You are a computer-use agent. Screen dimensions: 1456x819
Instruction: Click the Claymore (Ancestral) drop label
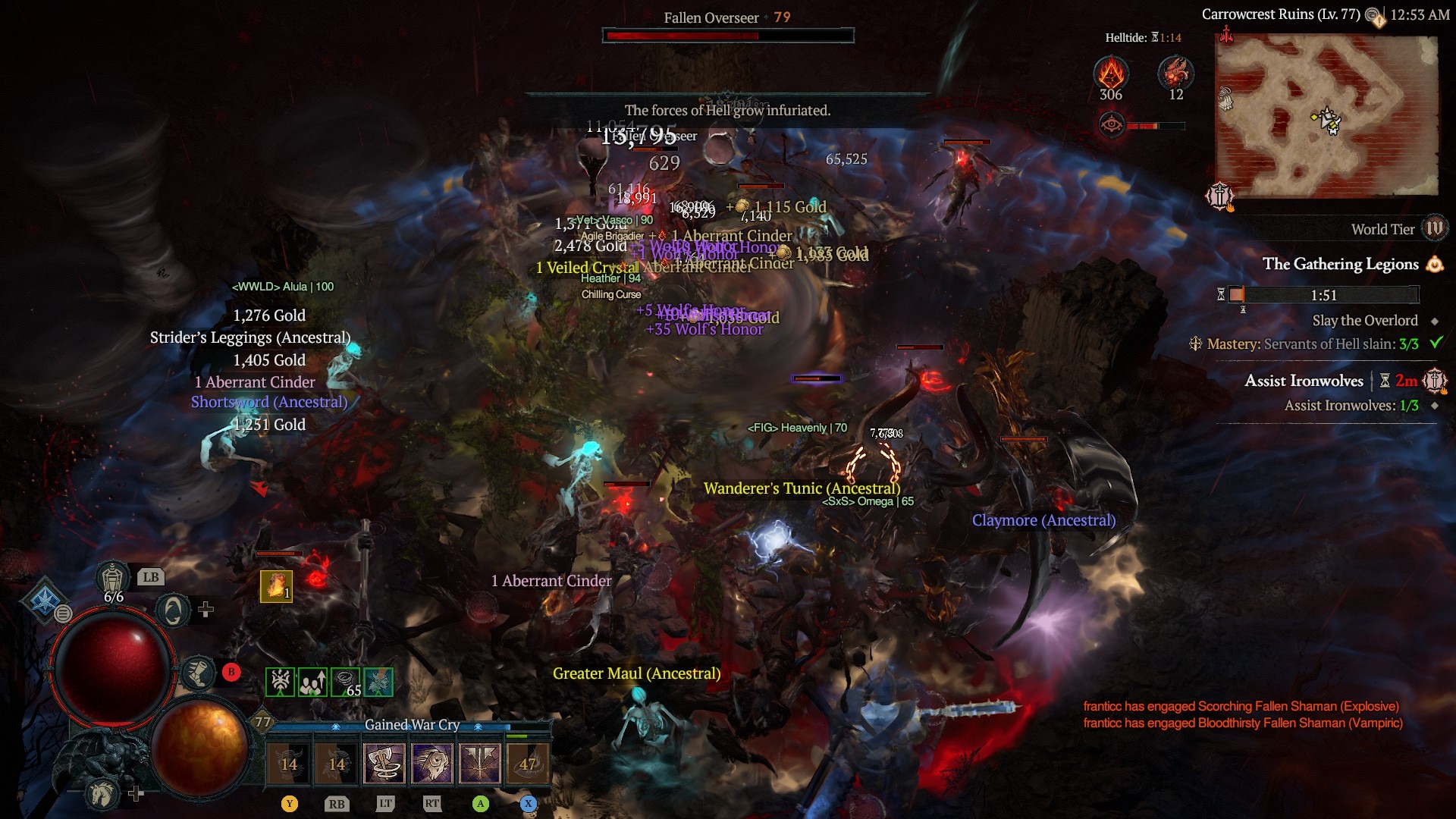[x=1044, y=520]
